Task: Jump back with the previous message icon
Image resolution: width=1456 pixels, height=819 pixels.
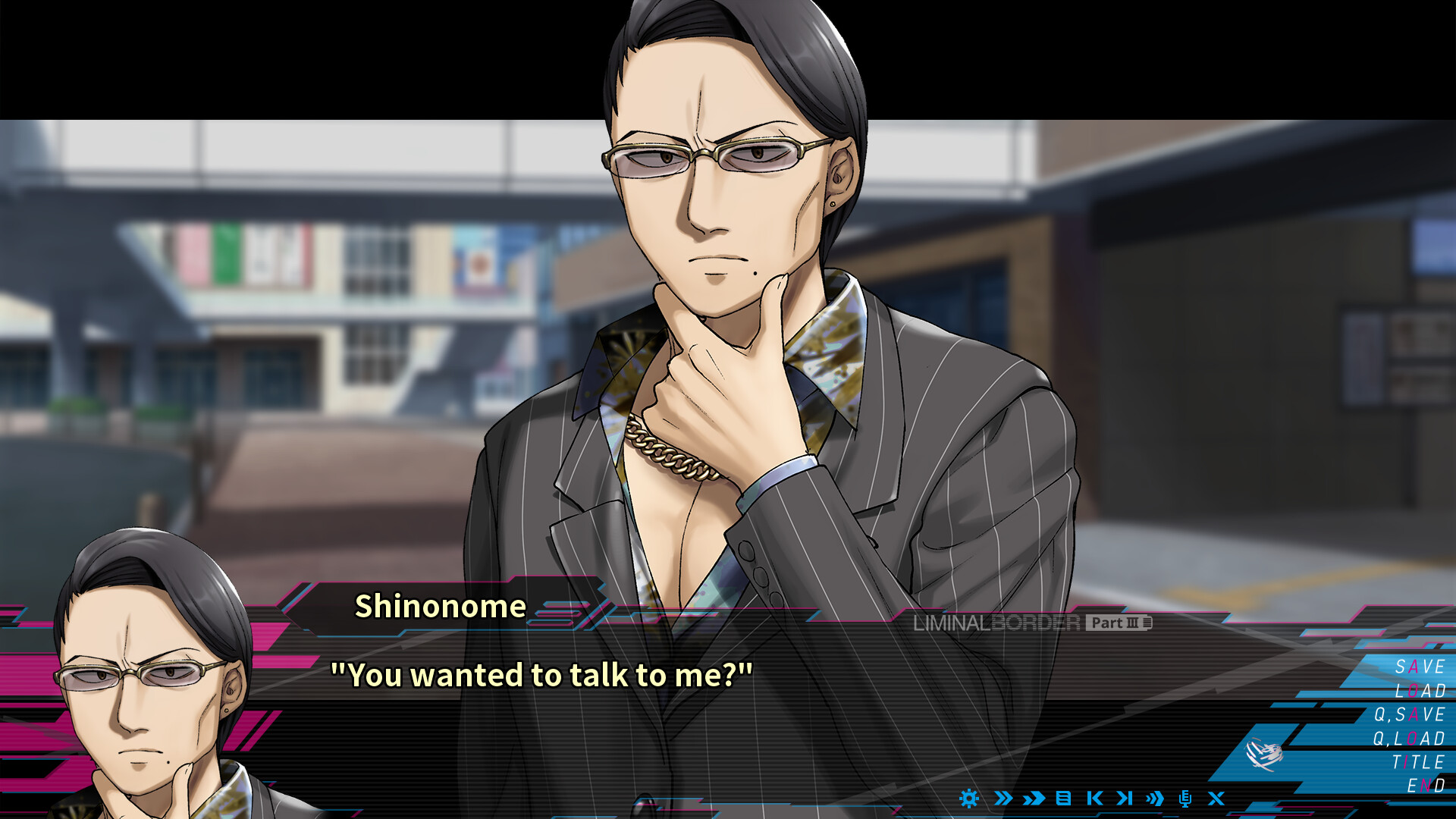Action: tap(1094, 799)
